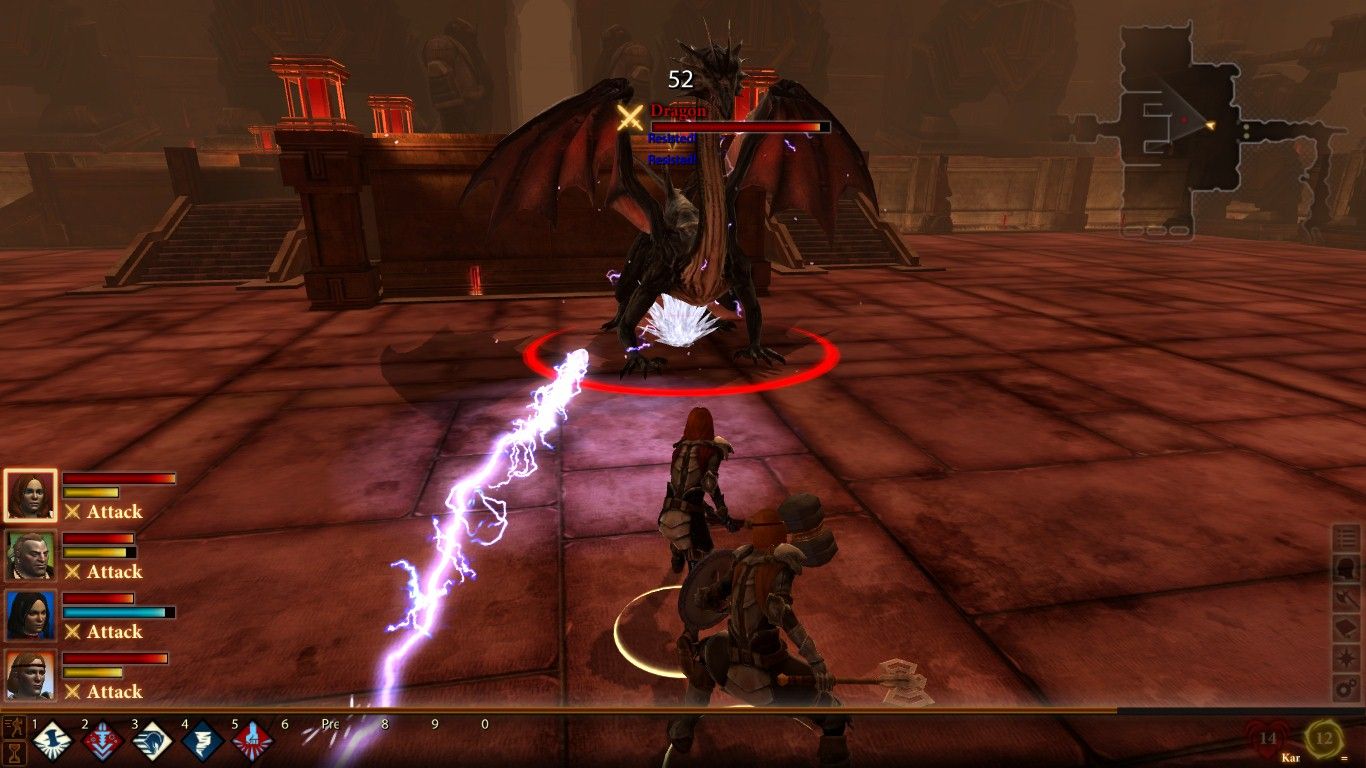The width and height of the screenshot is (1366, 768).
Task: Activate the ability in hotbar slot 1
Action: pos(52,742)
